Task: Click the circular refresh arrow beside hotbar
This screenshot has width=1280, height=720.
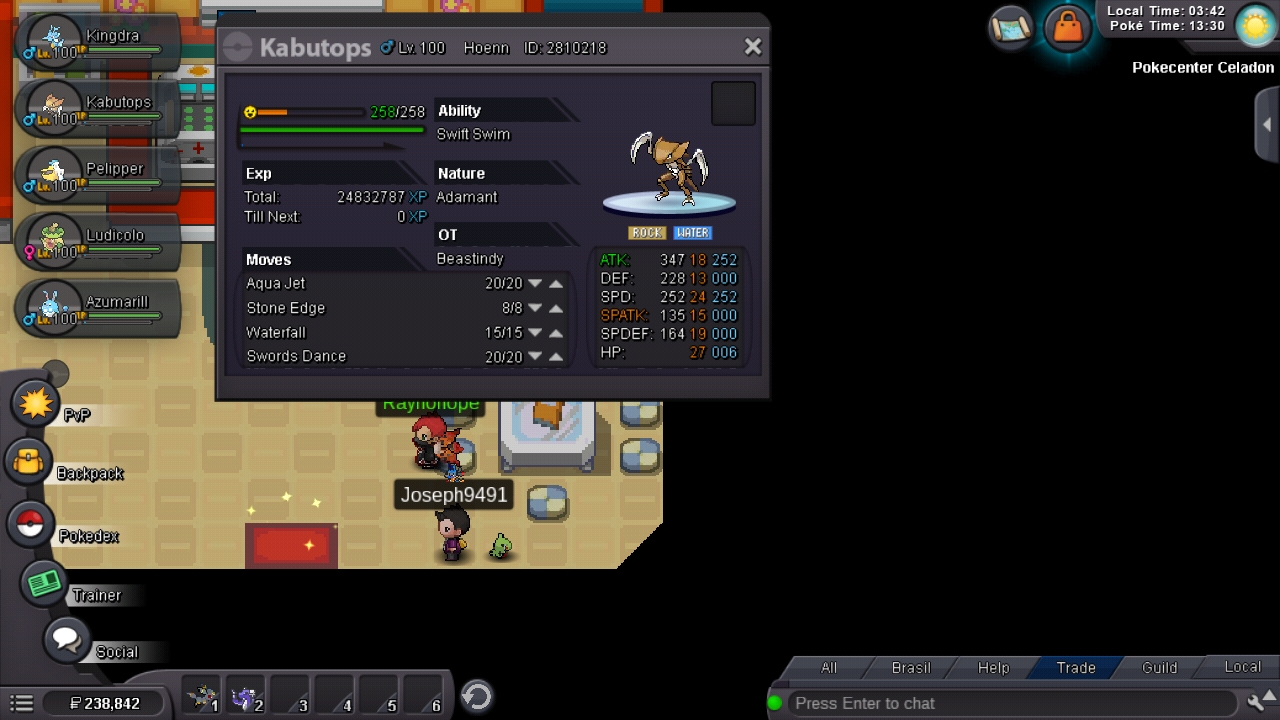Action: click(477, 696)
